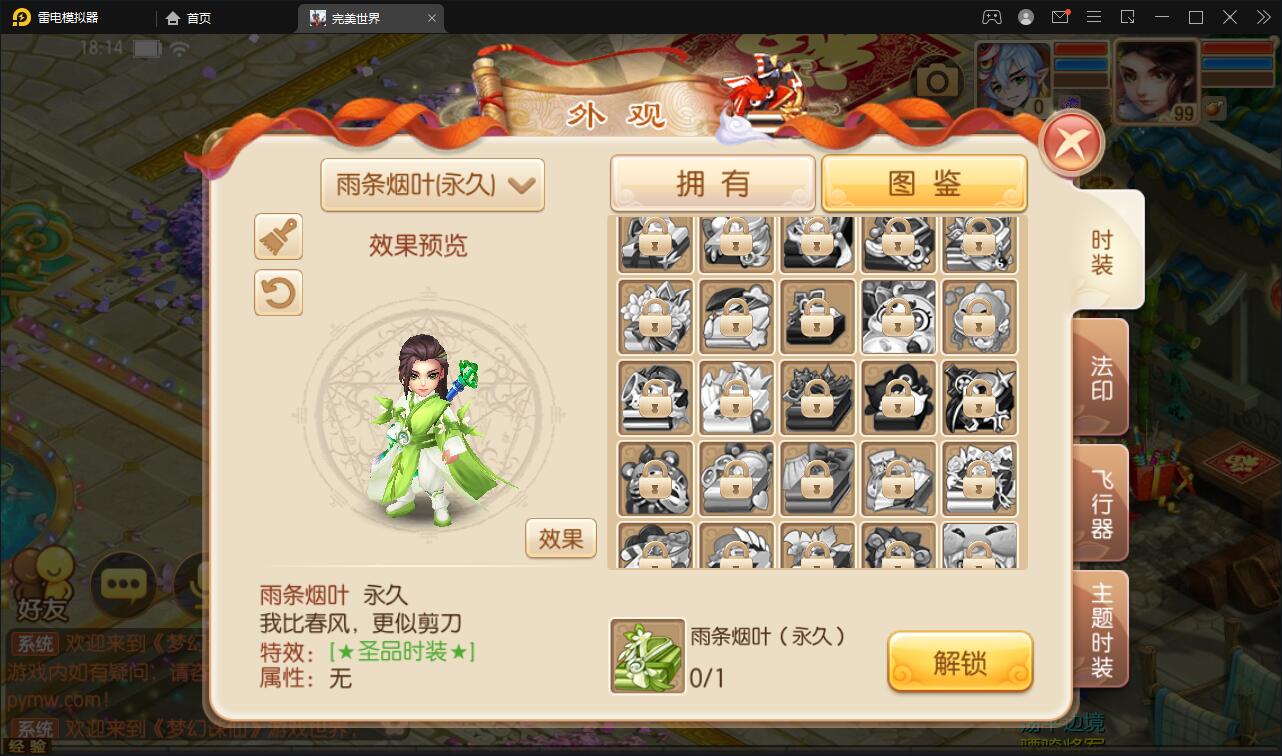Select the dye brush icon beside the preview
Viewport: 1282px width, 756px height.
pyautogui.click(x=278, y=237)
